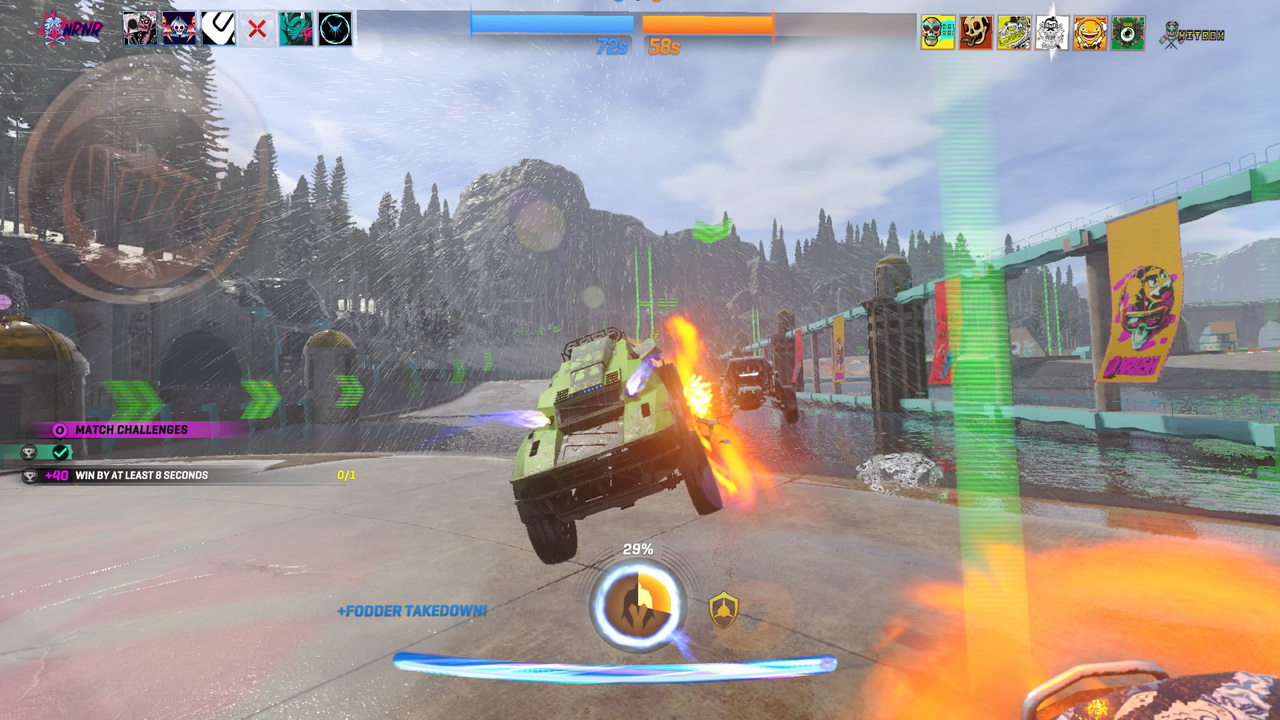Click the gold shield vehicle ability icon
1280x720 pixels.
point(723,608)
